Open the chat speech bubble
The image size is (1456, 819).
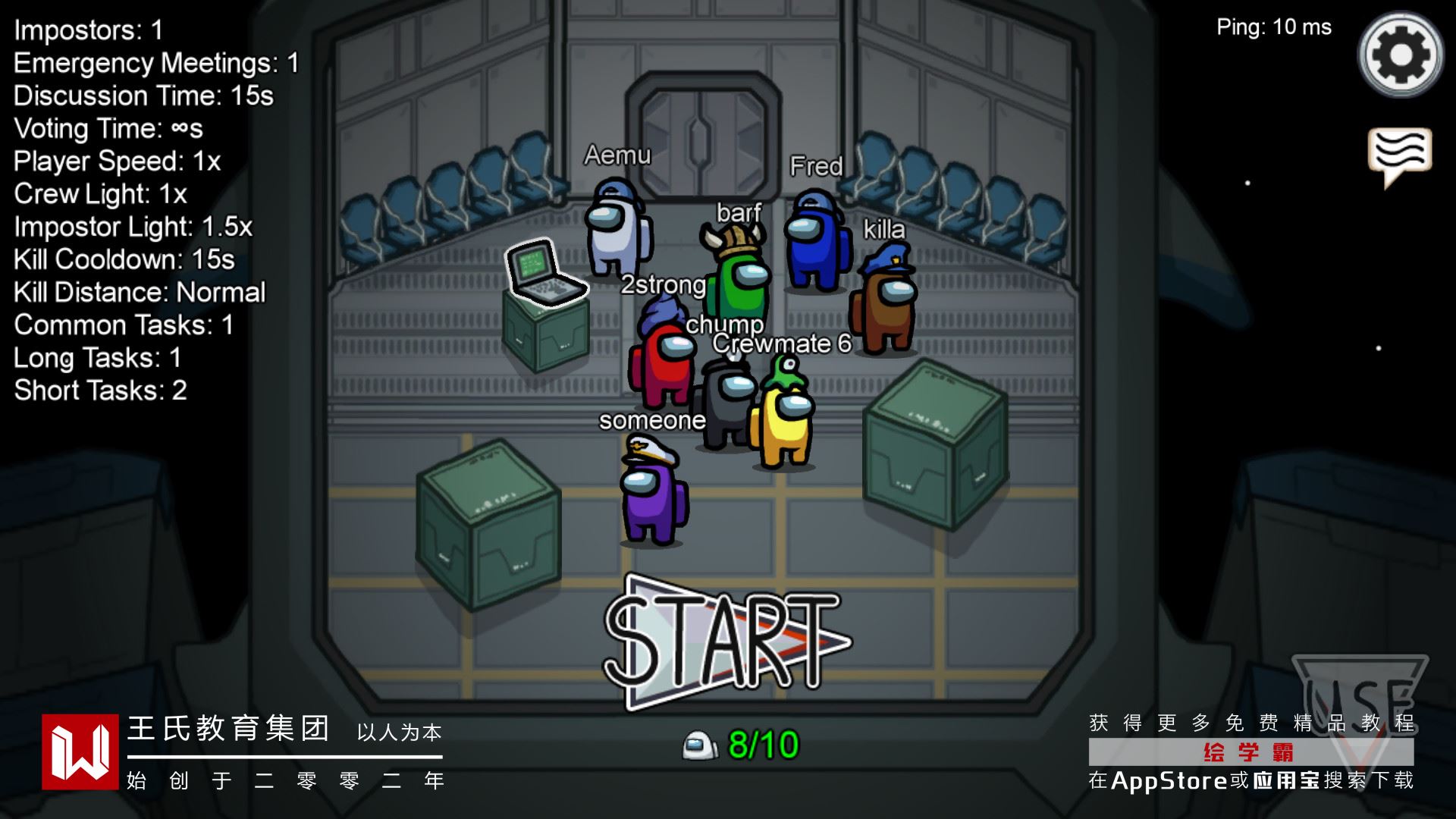[x=1399, y=154]
